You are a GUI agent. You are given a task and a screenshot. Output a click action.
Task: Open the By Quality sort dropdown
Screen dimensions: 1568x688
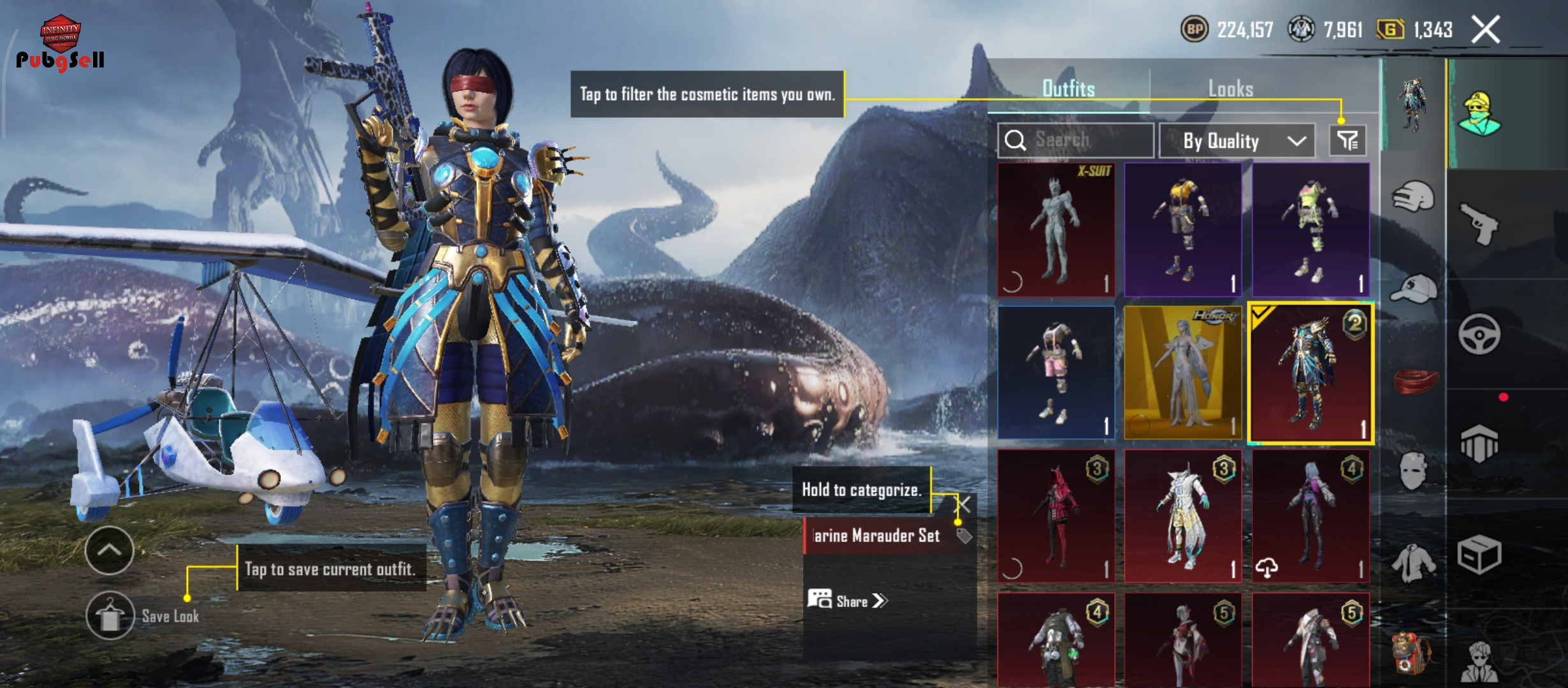pyautogui.click(x=1237, y=141)
